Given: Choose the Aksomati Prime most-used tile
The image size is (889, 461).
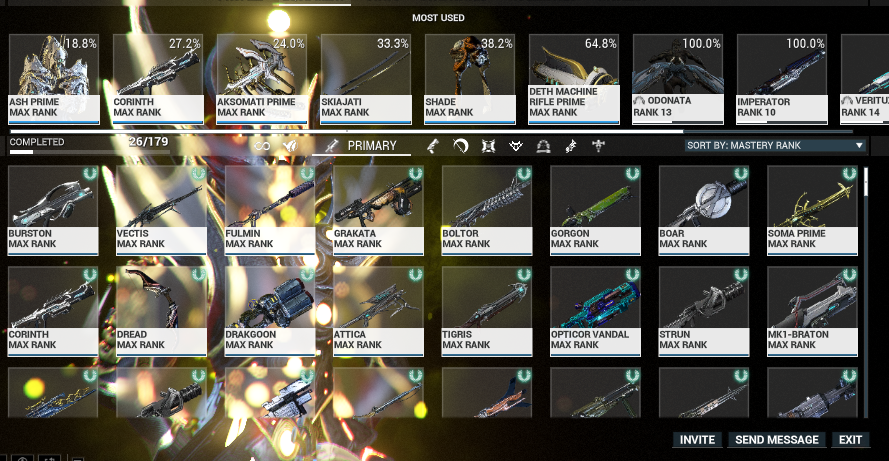Looking at the screenshot, I should coord(262,78).
